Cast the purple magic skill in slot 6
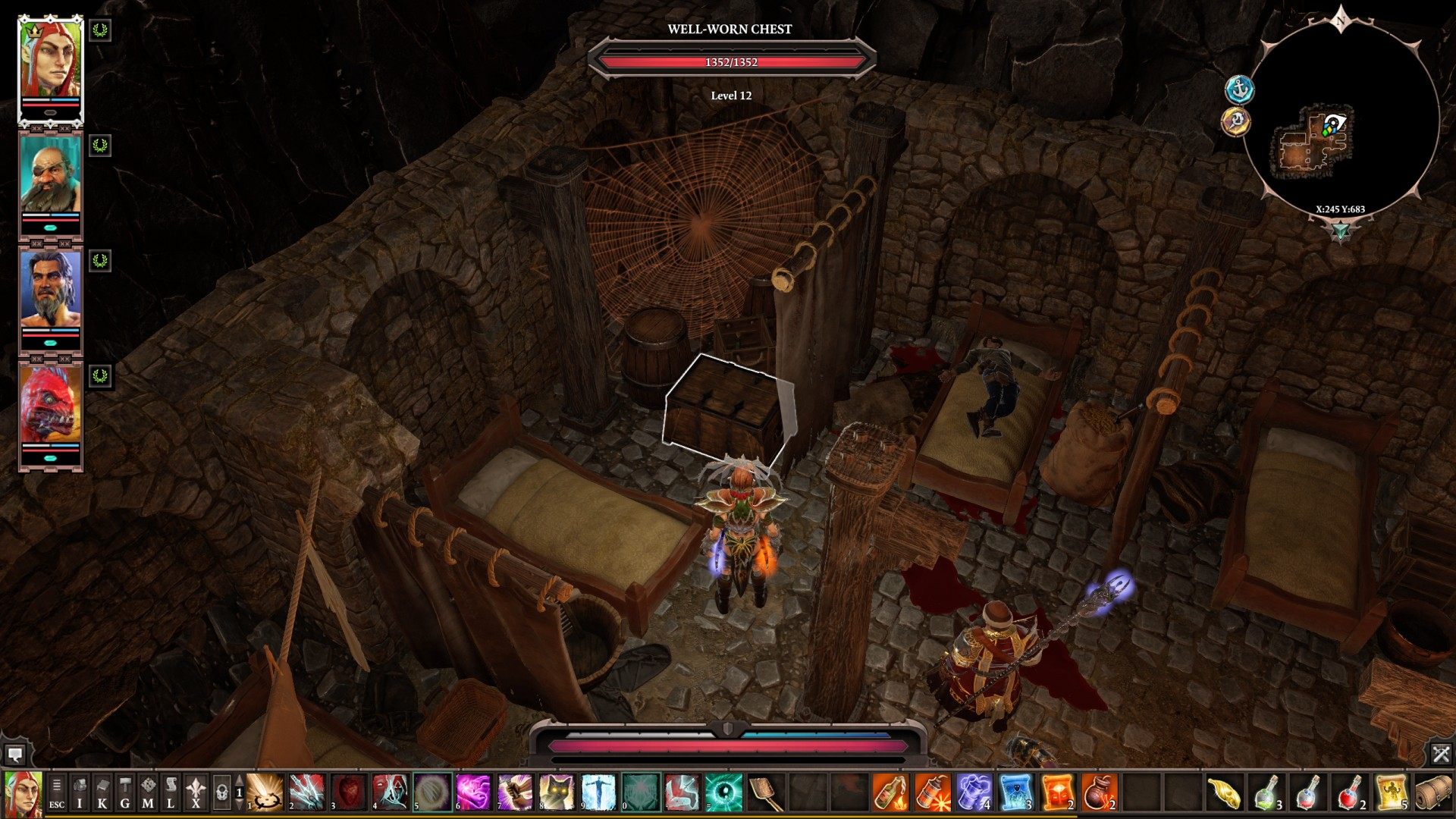Image resolution: width=1456 pixels, height=819 pixels. point(473,792)
